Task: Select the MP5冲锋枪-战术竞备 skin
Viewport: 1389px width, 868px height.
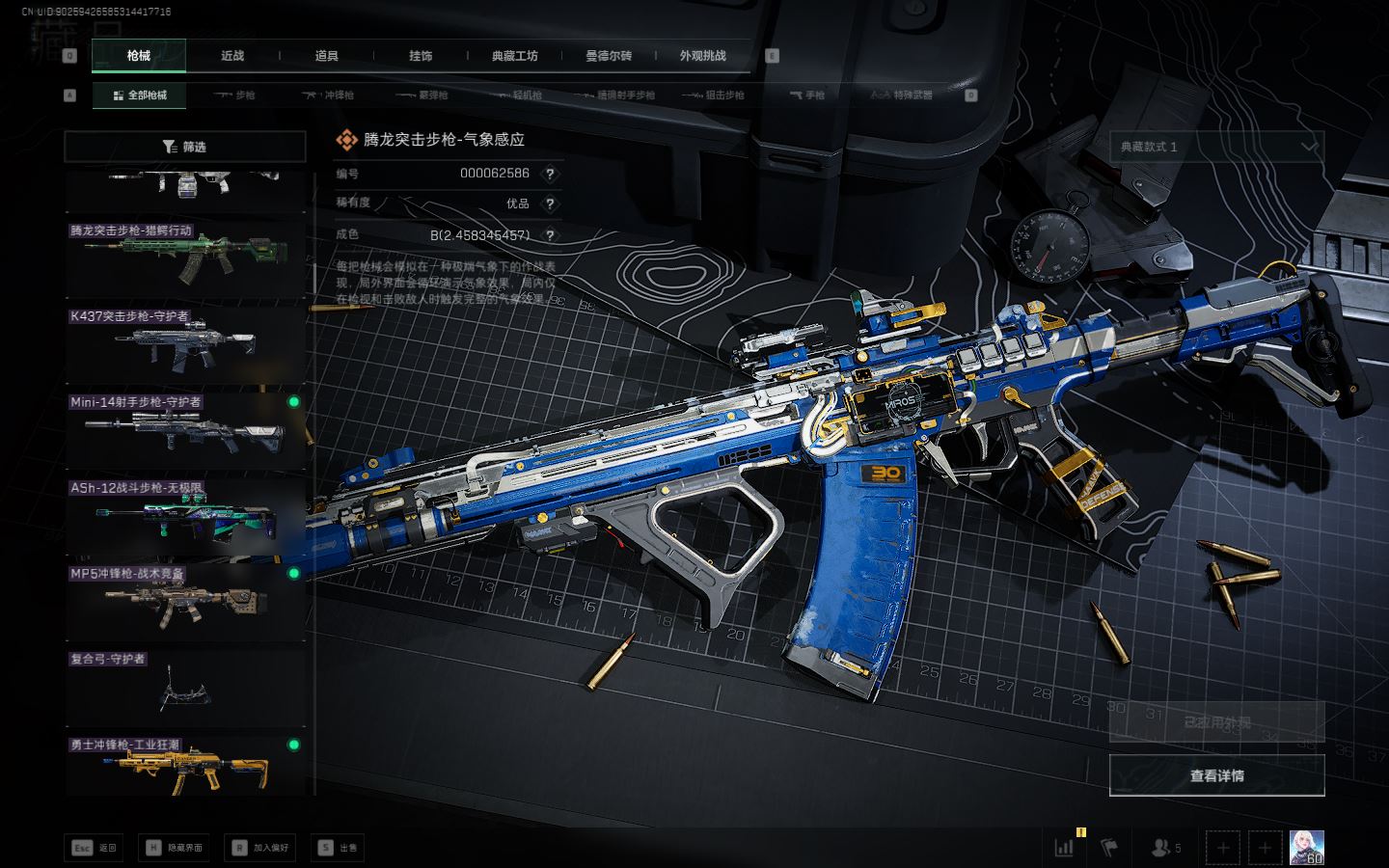Action: tap(185, 602)
